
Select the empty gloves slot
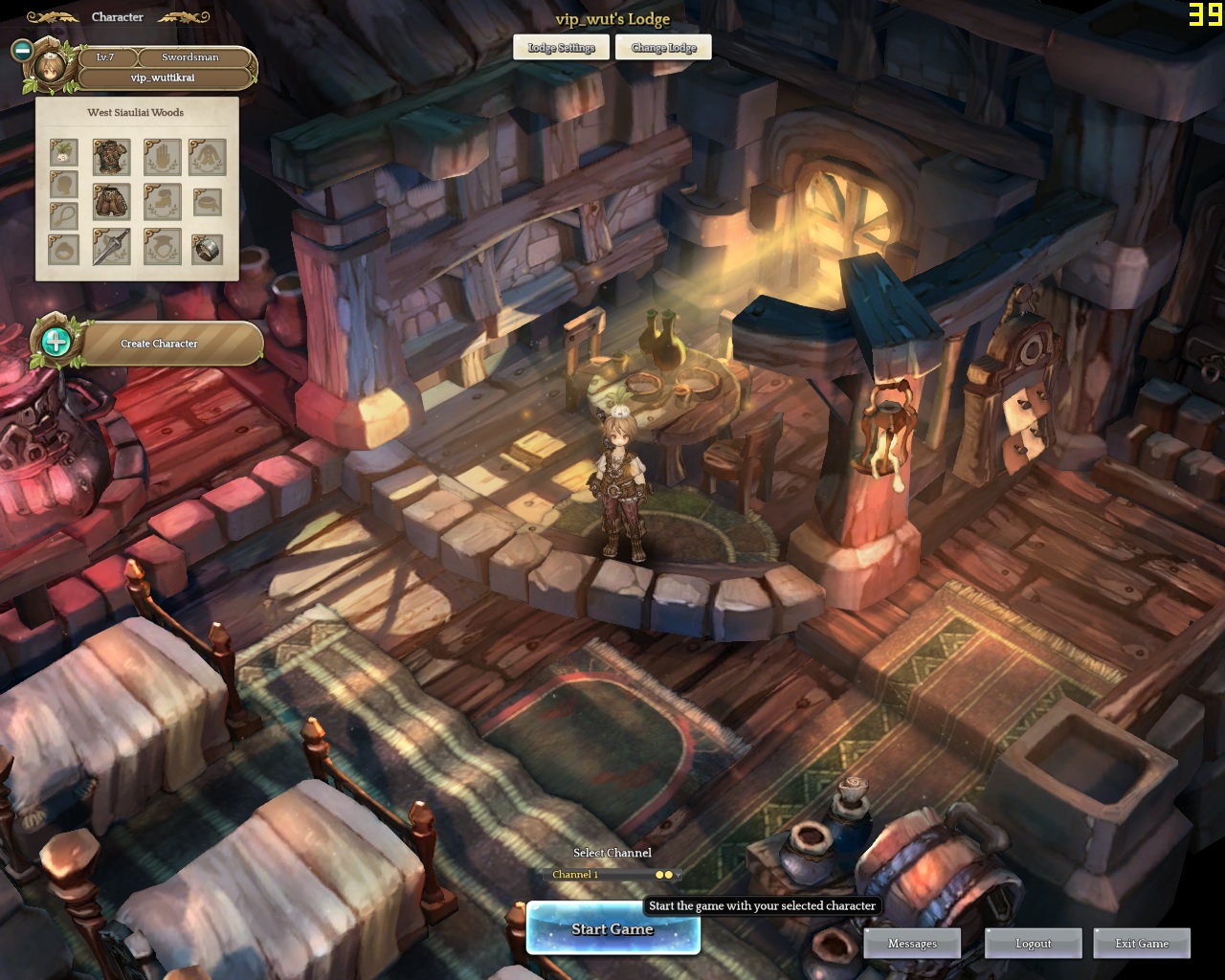pos(163,157)
